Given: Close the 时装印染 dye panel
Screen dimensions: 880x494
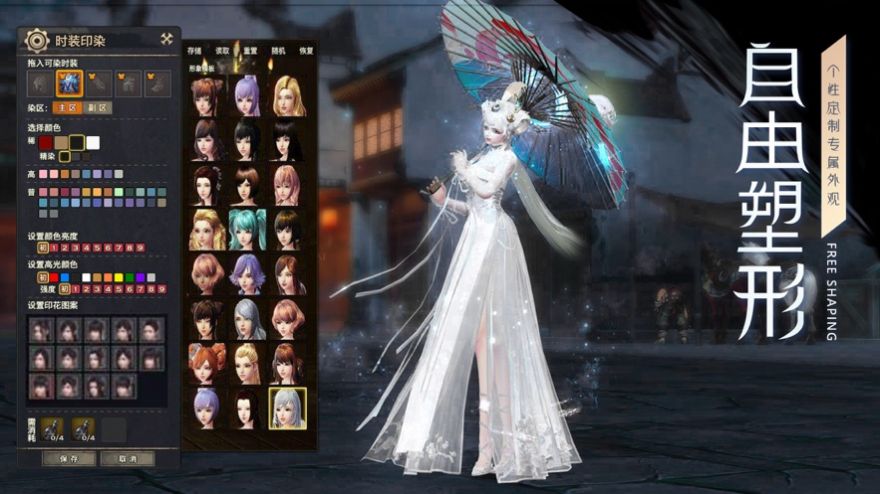Looking at the screenshot, I should point(166,40).
